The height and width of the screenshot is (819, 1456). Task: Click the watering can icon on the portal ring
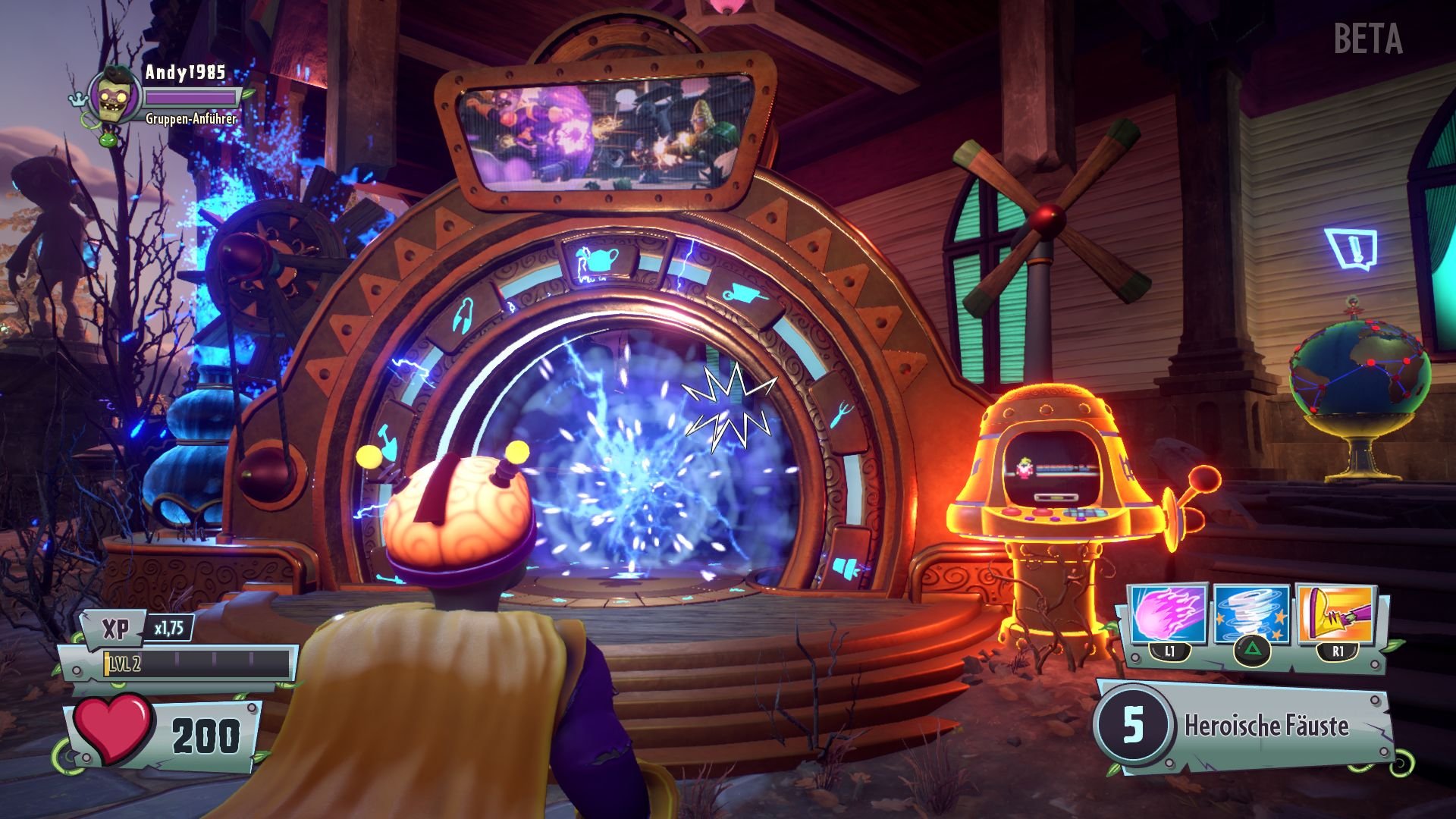point(599,260)
